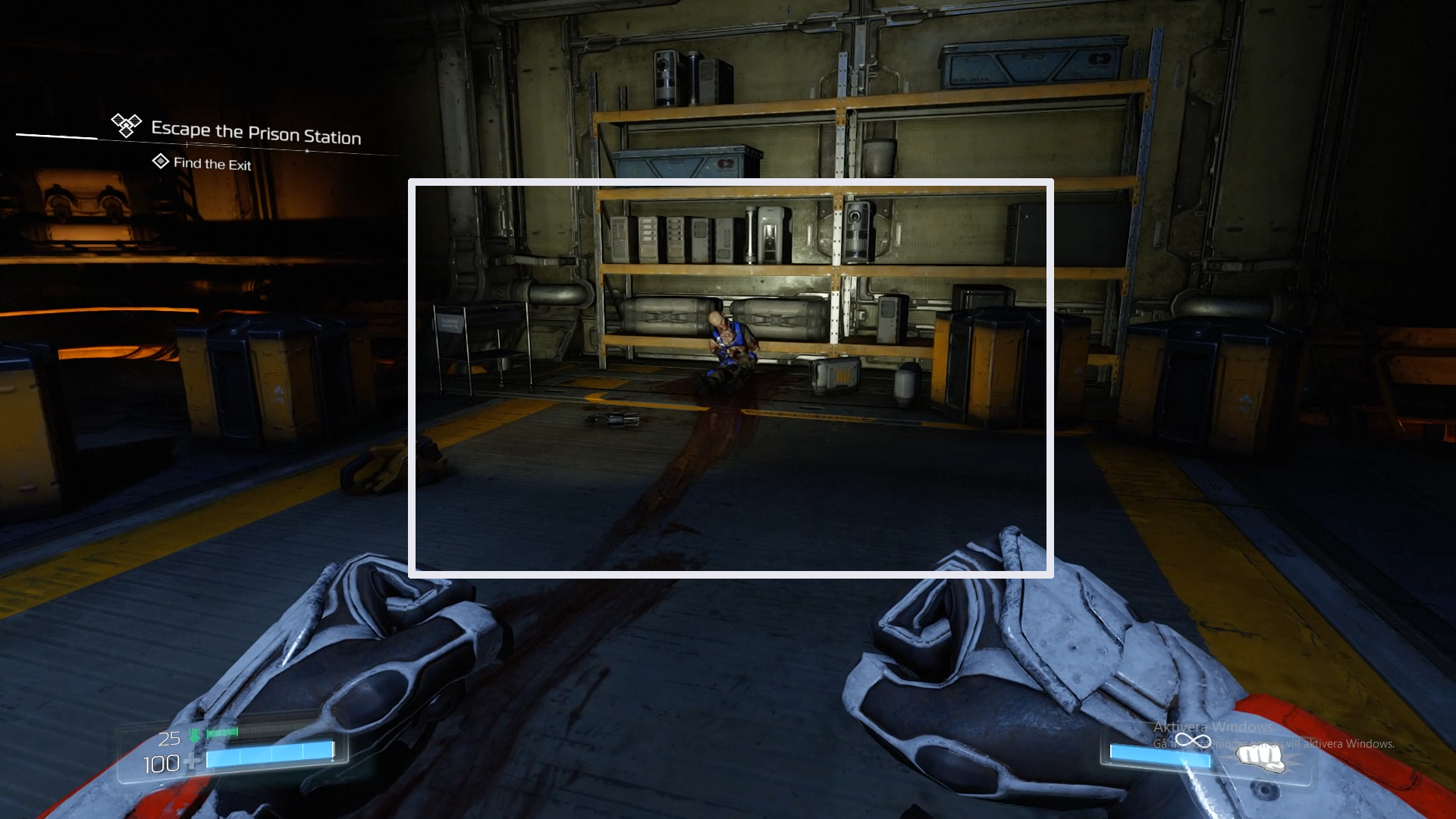
Task: Select the Find the Exit sub-objective
Action: (212, 164)
